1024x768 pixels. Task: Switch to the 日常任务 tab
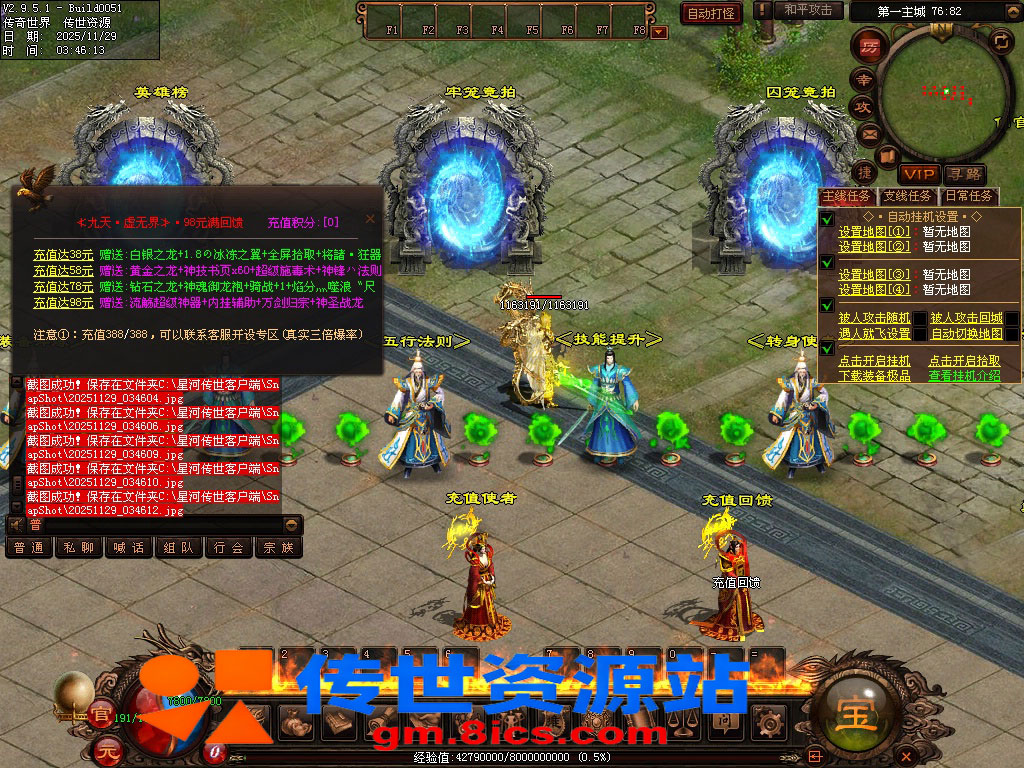click(969, 196)
